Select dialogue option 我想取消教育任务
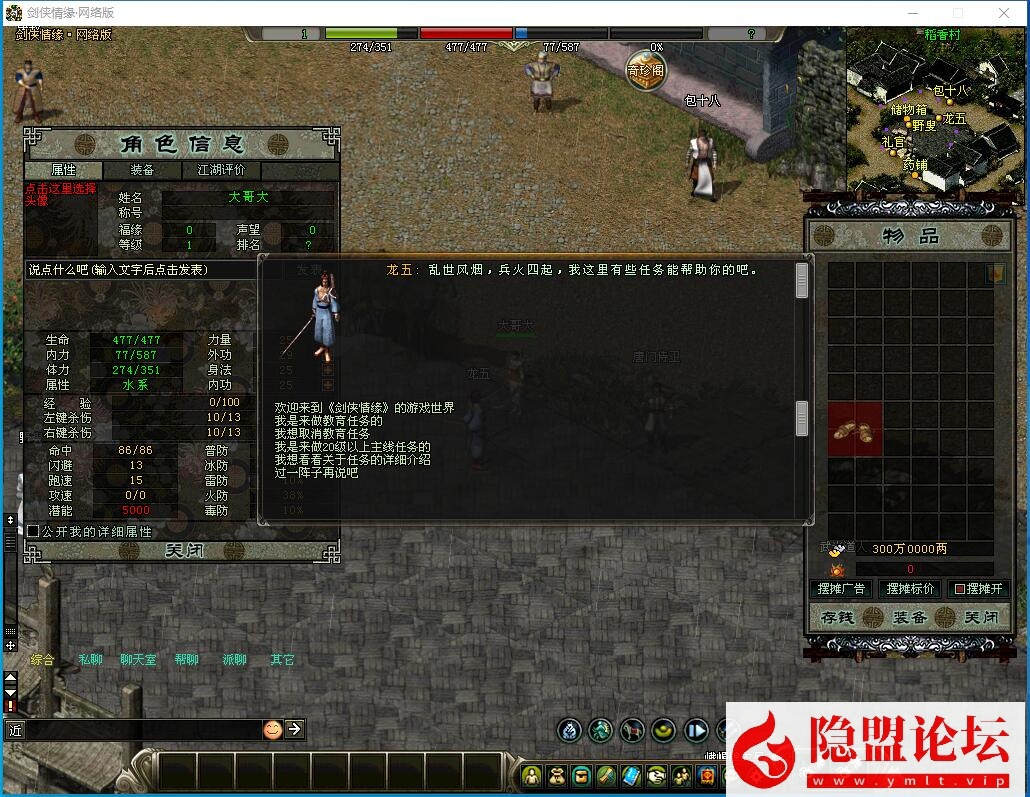 pyautogui.click(x=322, y=434)
